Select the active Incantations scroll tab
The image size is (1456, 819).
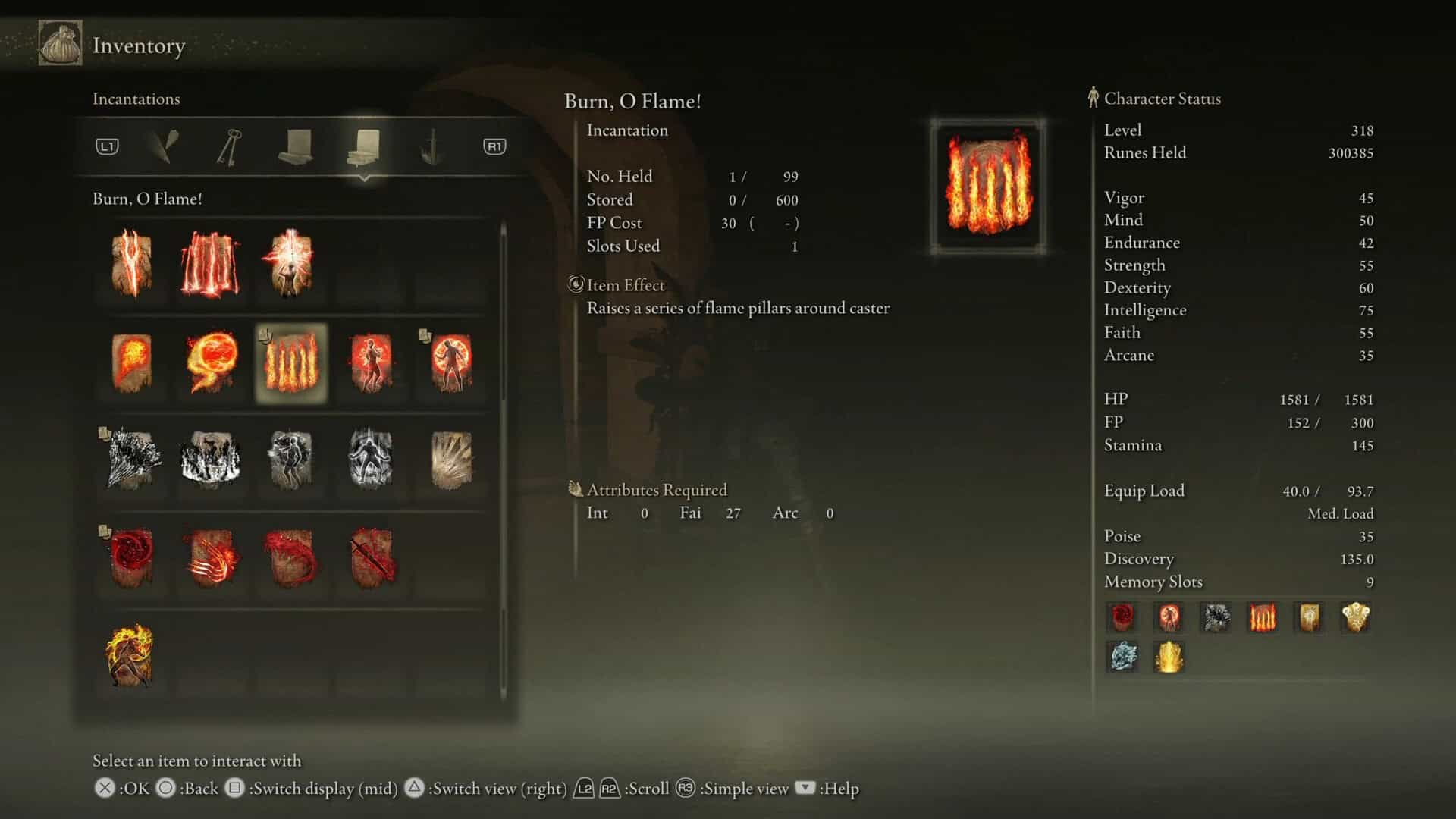tap(364, 146)
